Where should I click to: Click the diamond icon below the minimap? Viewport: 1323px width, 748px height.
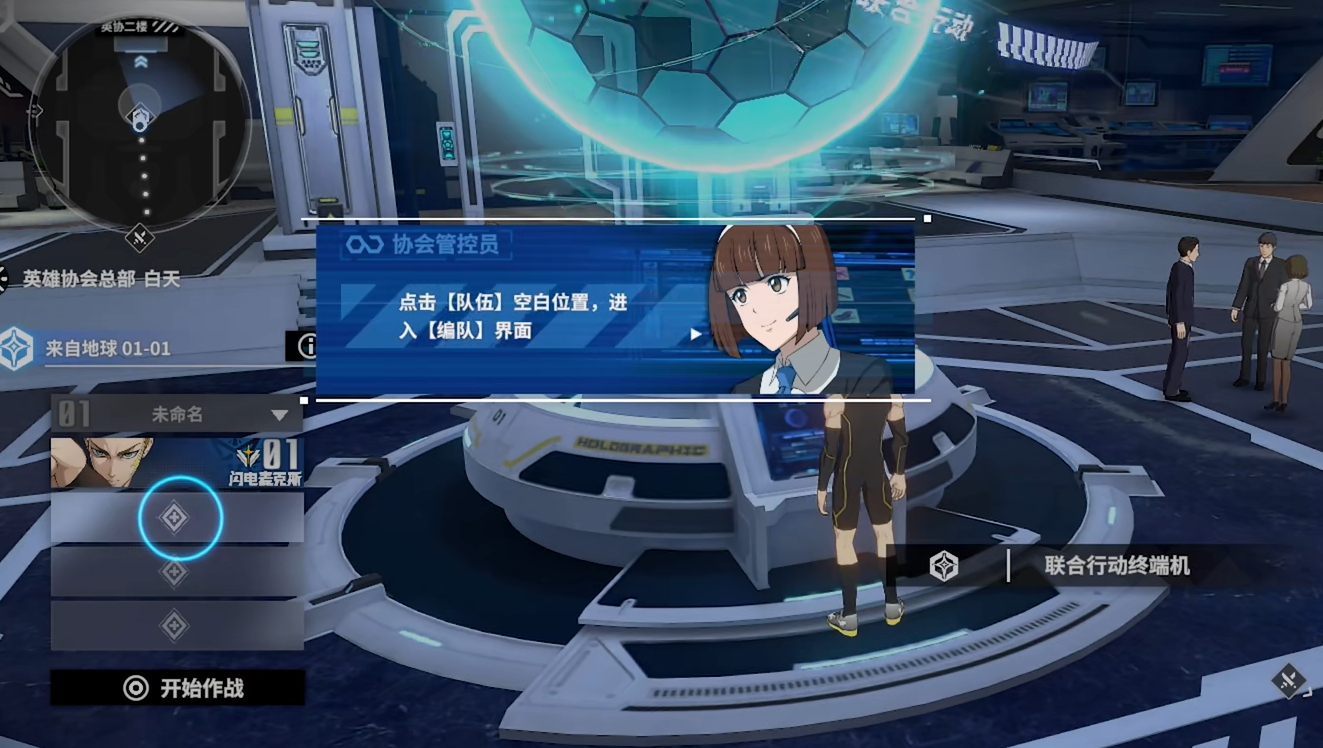pos(139,238)
